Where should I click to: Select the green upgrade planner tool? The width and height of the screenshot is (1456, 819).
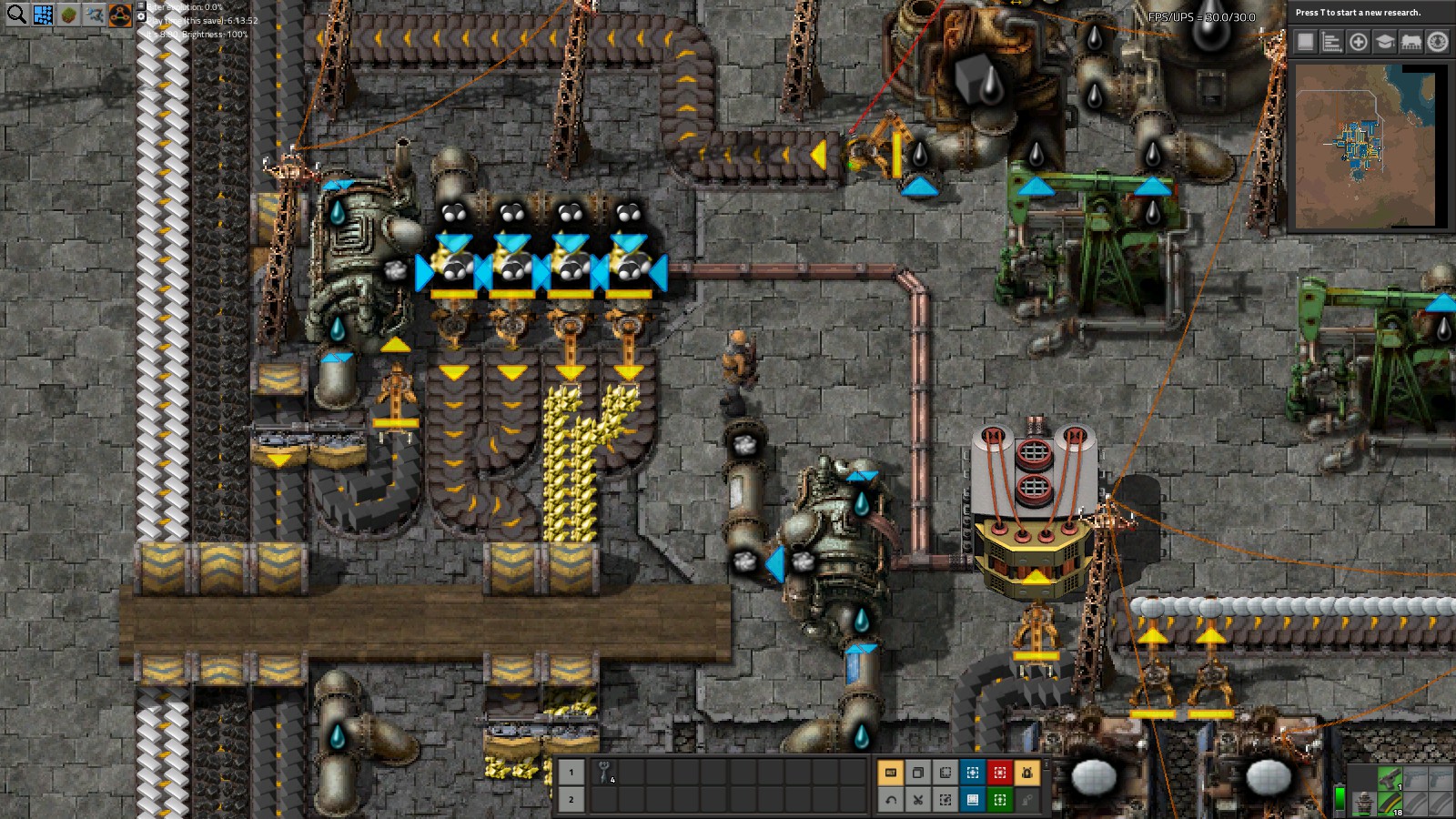tap(999, 800)
